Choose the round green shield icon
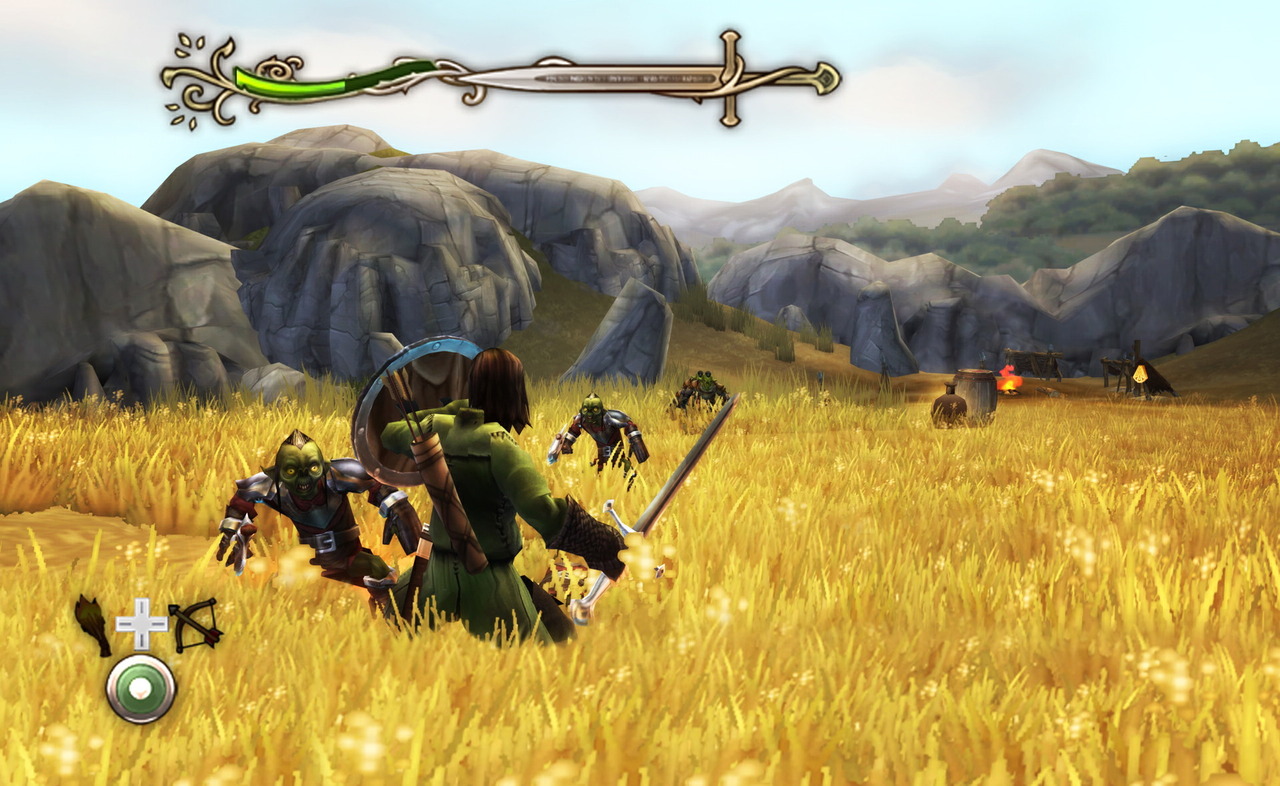This screenshot has height=786, width=1280. [x=141, y=688]
